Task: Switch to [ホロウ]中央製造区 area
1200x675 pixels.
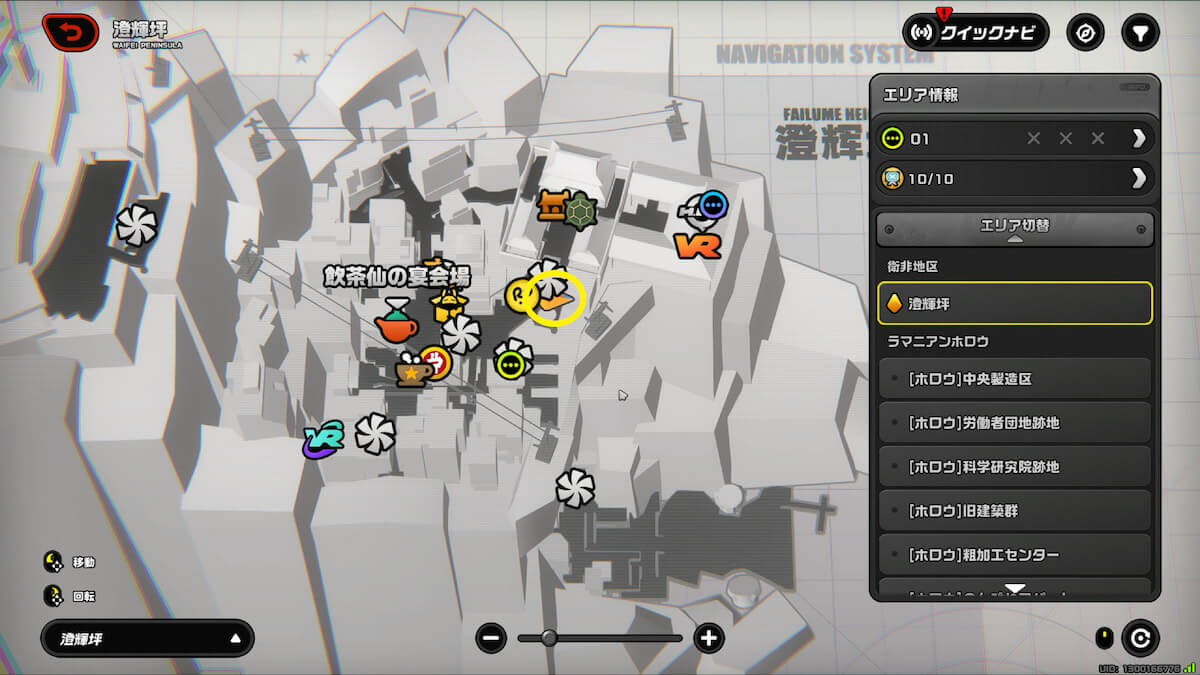Action: pos(1014,379)
